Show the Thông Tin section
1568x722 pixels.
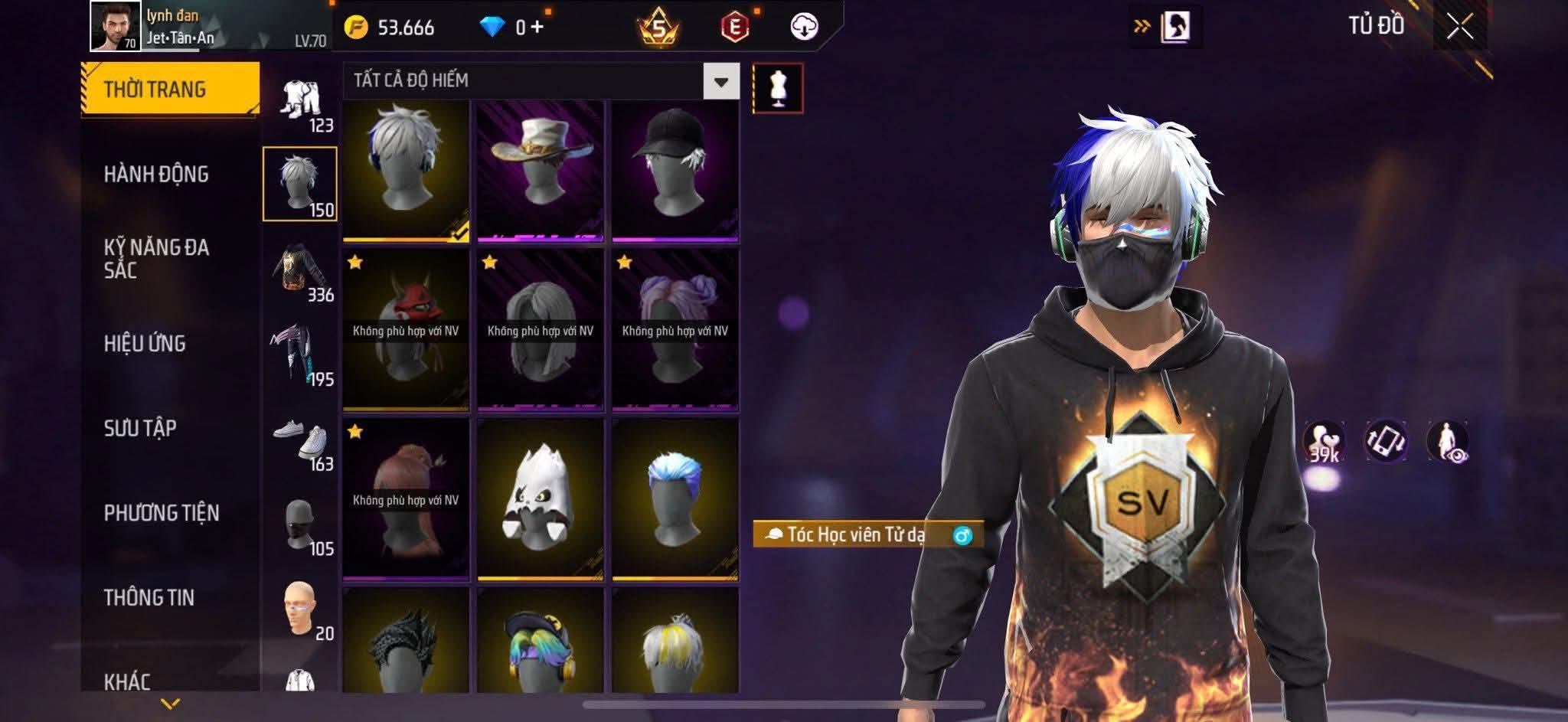[x=149, y=597]
